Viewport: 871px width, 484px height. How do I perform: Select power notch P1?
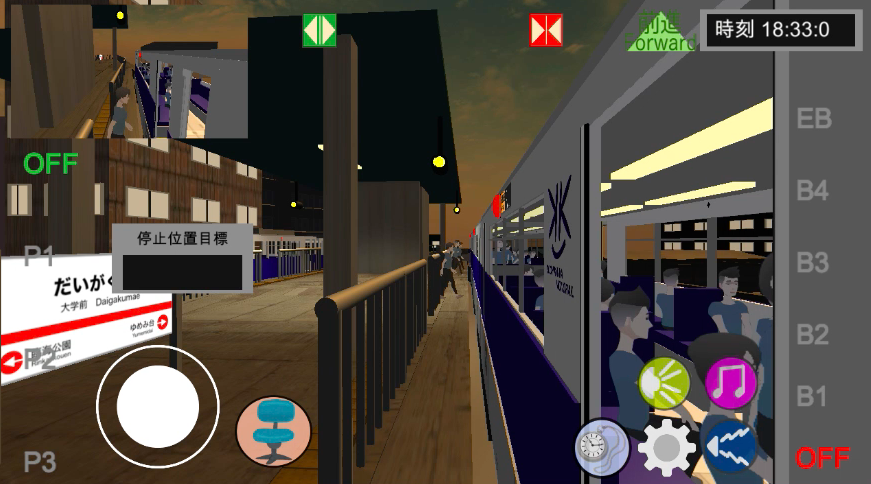pos(39,256)
